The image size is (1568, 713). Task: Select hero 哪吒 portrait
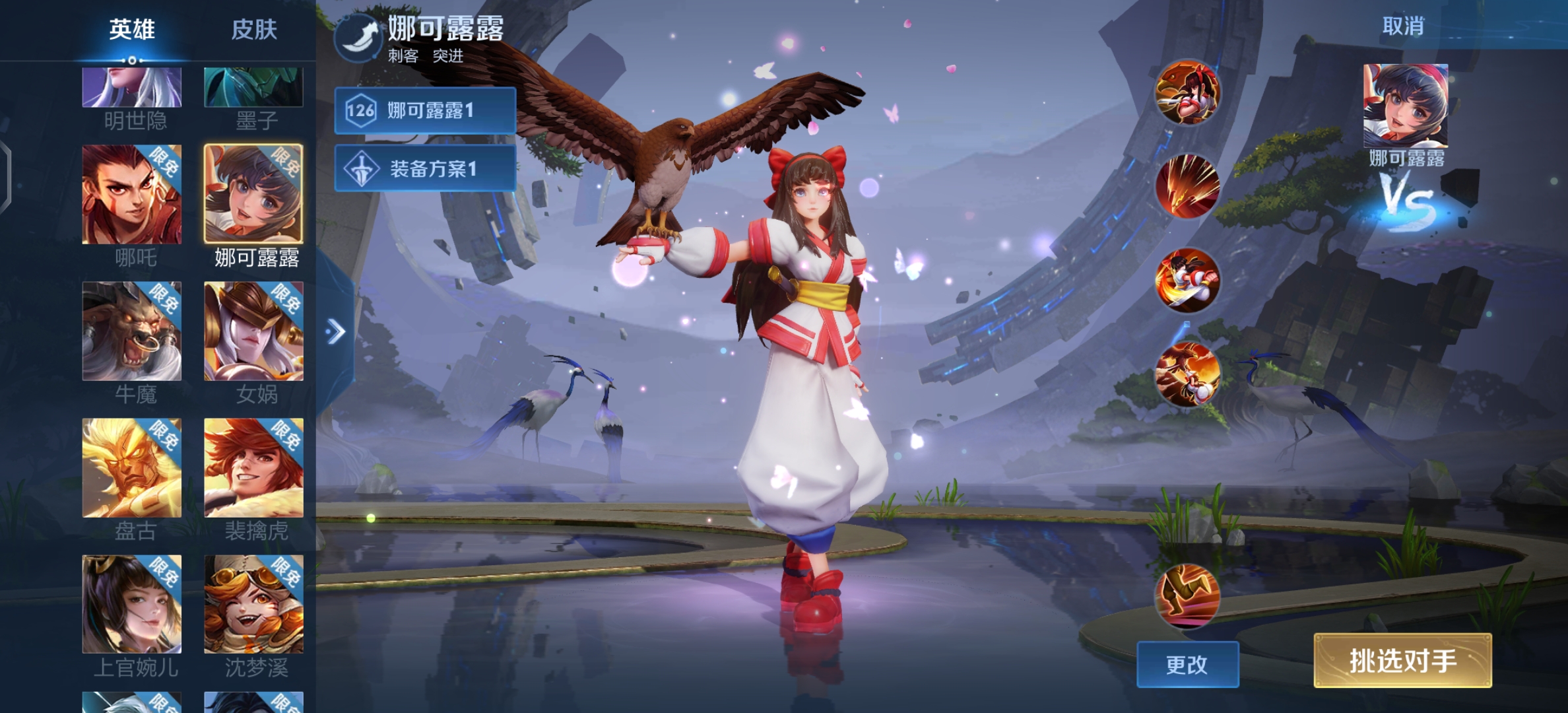point(132,195)
